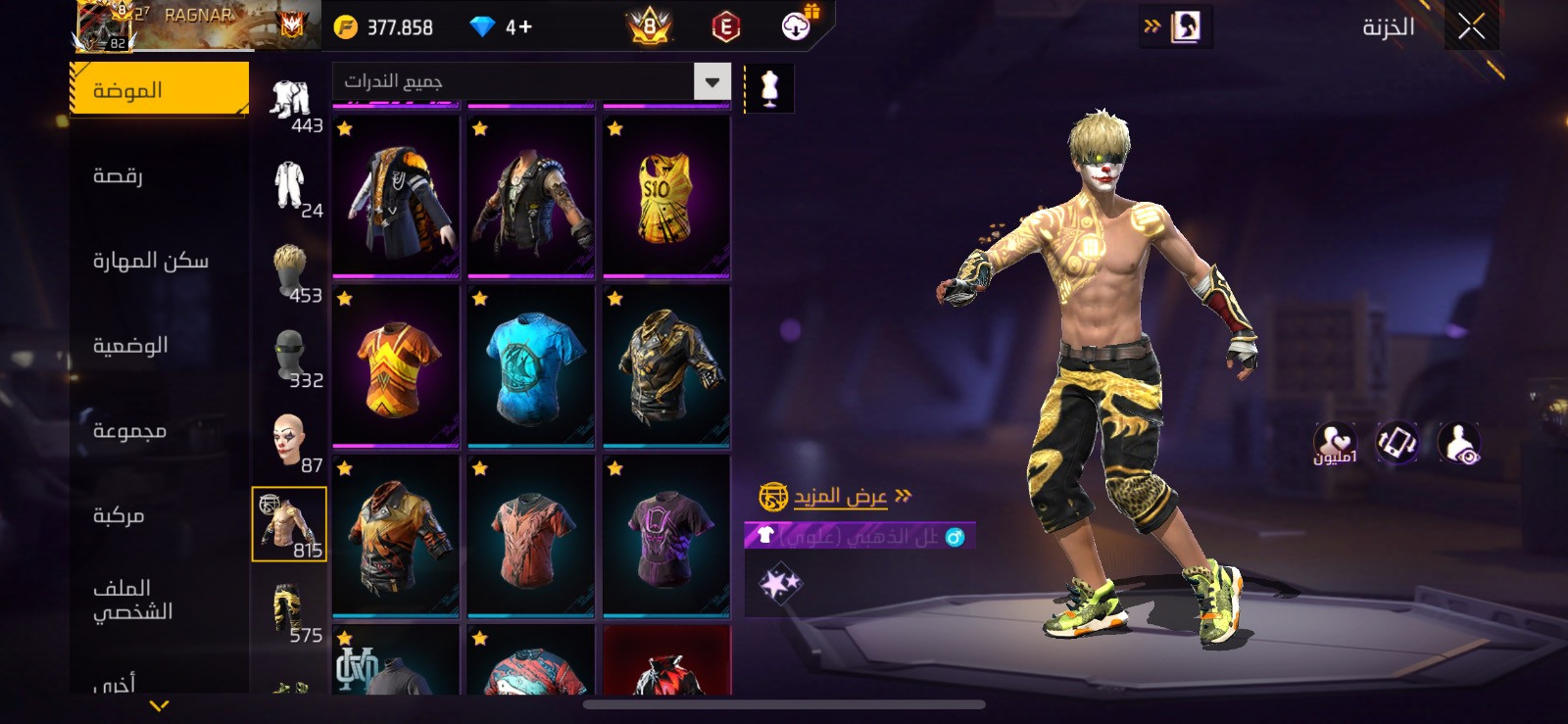Pick the orange zigzag t-shirt
Viewport: 1568px width, 724px height.
tap(396, 366)
